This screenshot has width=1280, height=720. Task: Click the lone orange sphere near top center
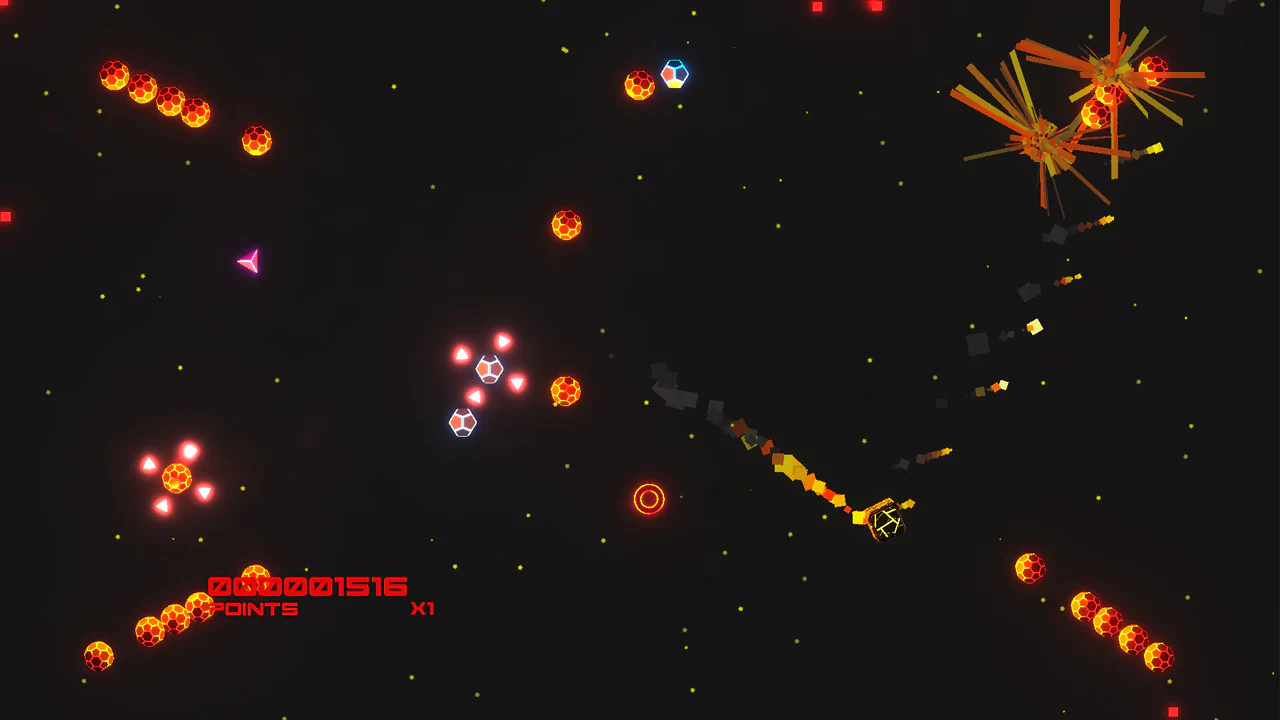coord(567,224)
